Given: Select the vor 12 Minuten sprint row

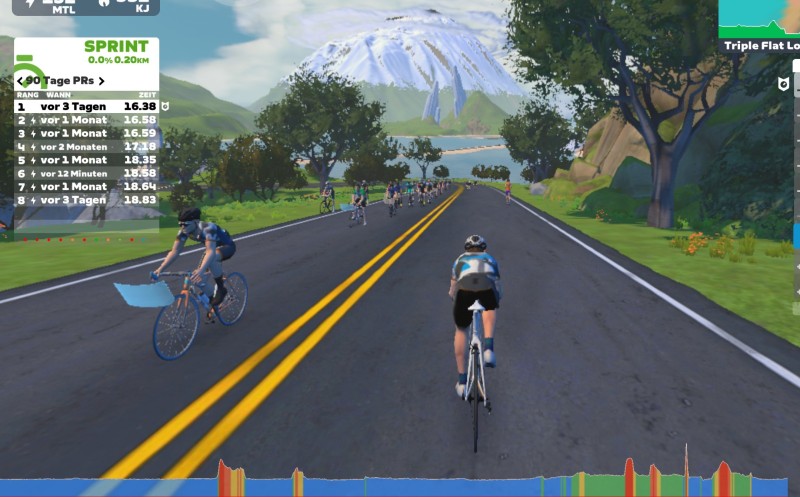Looking at the screenshot, I should coord(86,173).
